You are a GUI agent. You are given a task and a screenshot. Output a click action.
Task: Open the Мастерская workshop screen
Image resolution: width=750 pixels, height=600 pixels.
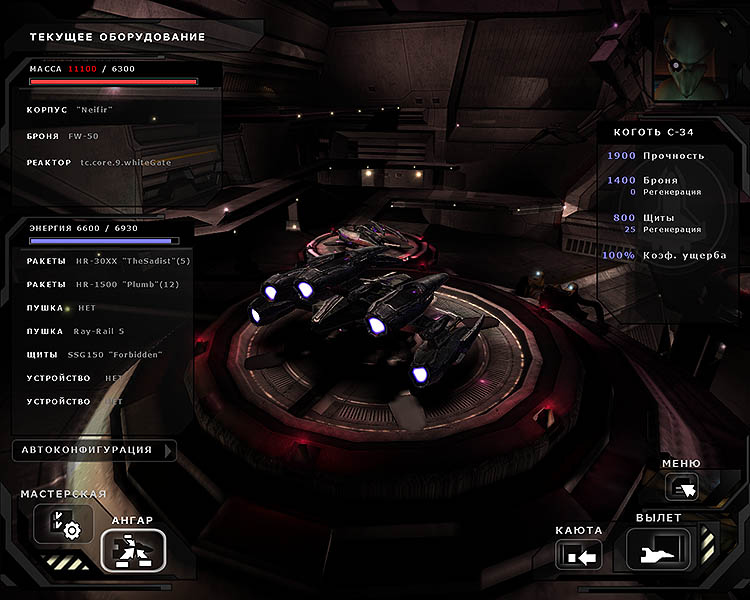click(x=63, y=524)
